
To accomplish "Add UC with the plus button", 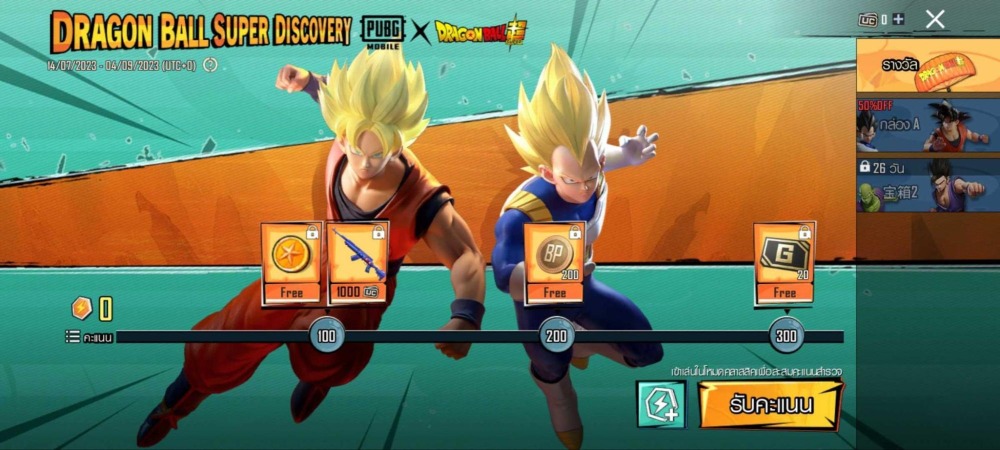I will click(899, 19).
